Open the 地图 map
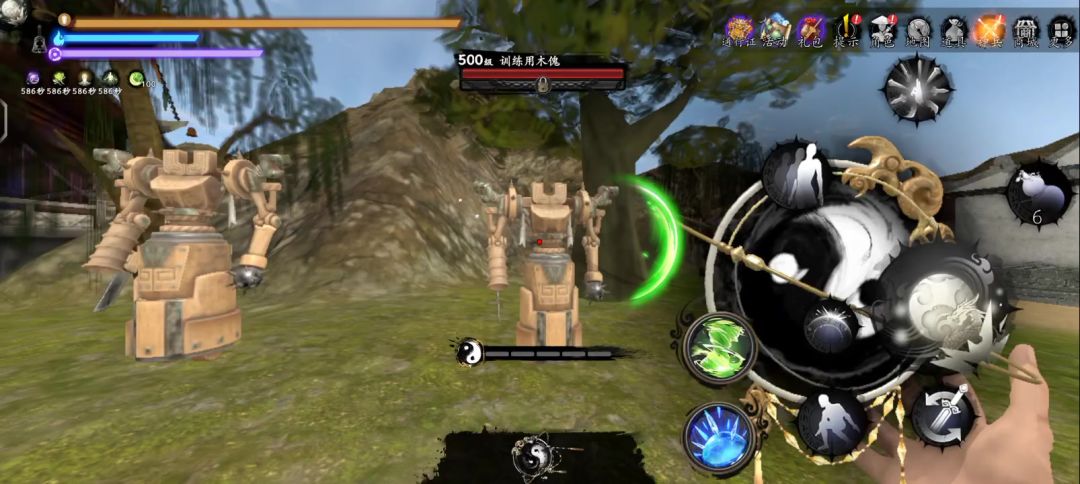Image resolution: width=1080 pixels, height=484 pixels. [919, 30]
